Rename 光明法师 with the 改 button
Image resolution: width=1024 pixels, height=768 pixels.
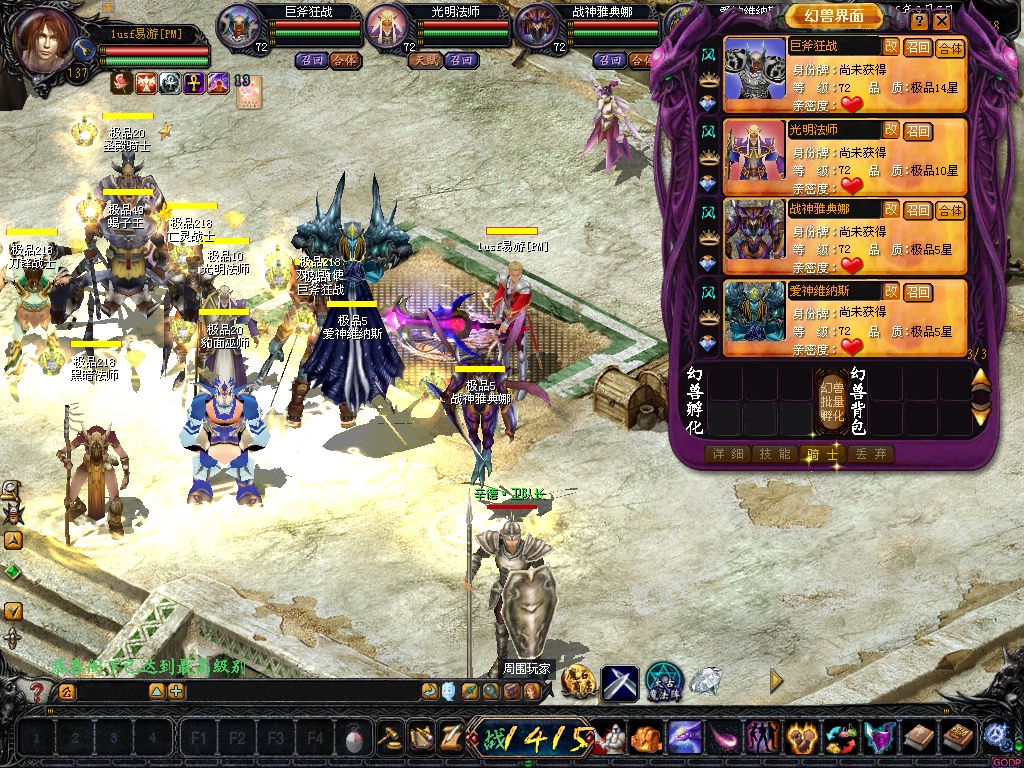tap(890, 129)
